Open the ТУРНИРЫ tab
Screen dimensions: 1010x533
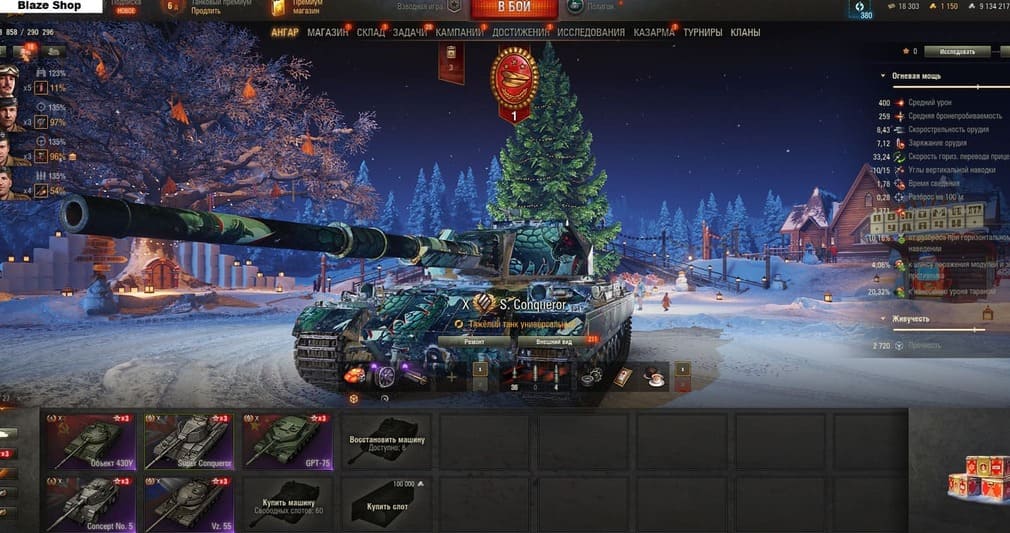pos(703,32)
